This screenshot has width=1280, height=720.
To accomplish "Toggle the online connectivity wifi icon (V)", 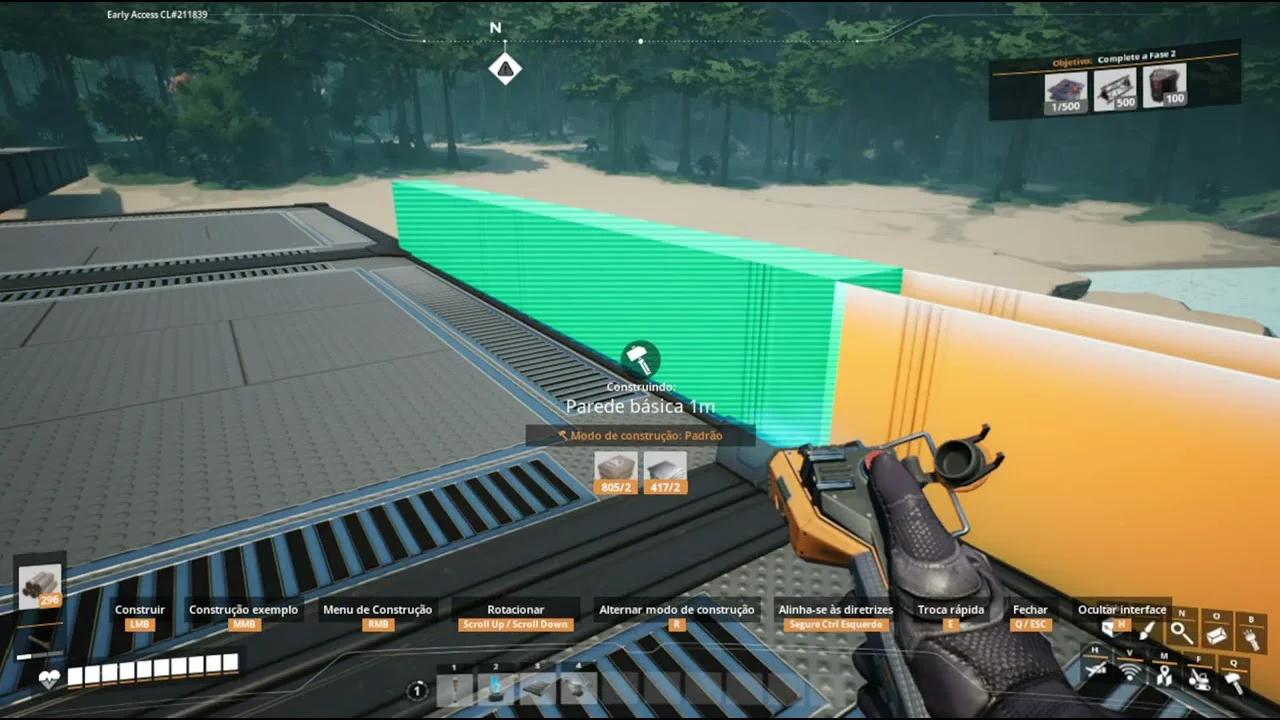I will coord(1131,671).
